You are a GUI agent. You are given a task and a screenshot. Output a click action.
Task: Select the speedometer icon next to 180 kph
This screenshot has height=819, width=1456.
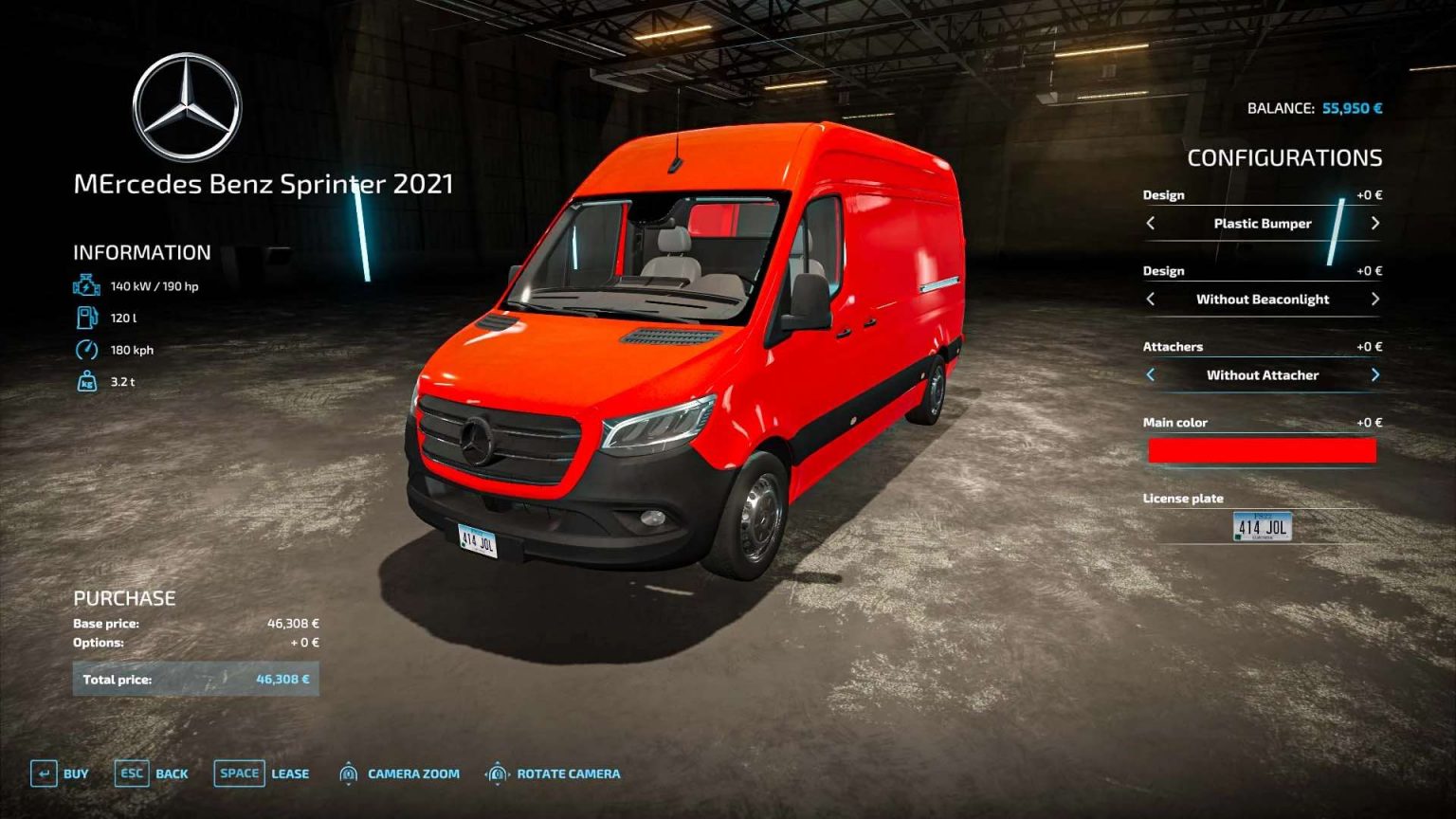(86, 349)
